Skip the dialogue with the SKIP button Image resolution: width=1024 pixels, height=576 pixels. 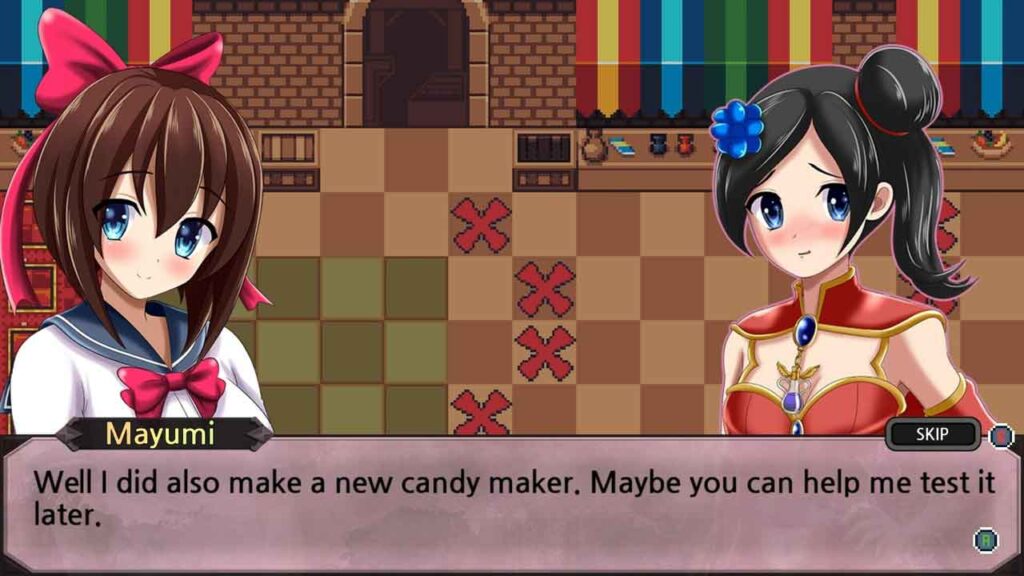[932, 434]
